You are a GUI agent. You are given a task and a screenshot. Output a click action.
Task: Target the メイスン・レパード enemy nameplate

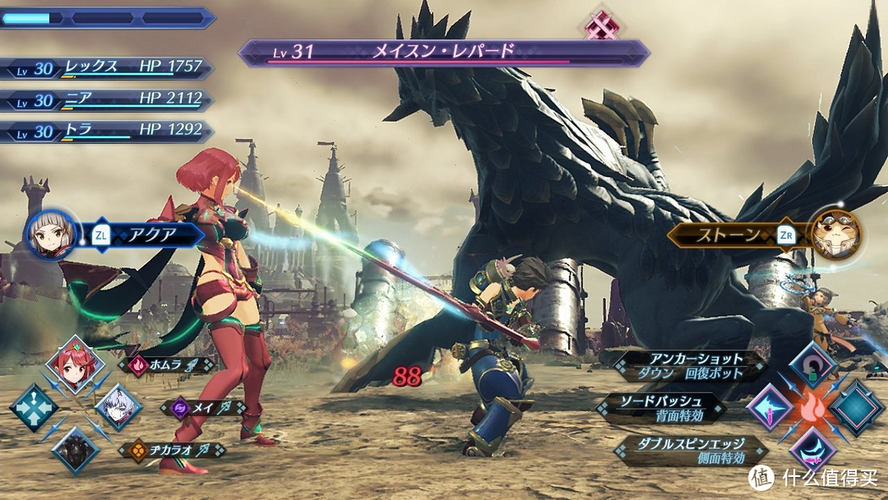pyautogui.click(x=443, y=51)
